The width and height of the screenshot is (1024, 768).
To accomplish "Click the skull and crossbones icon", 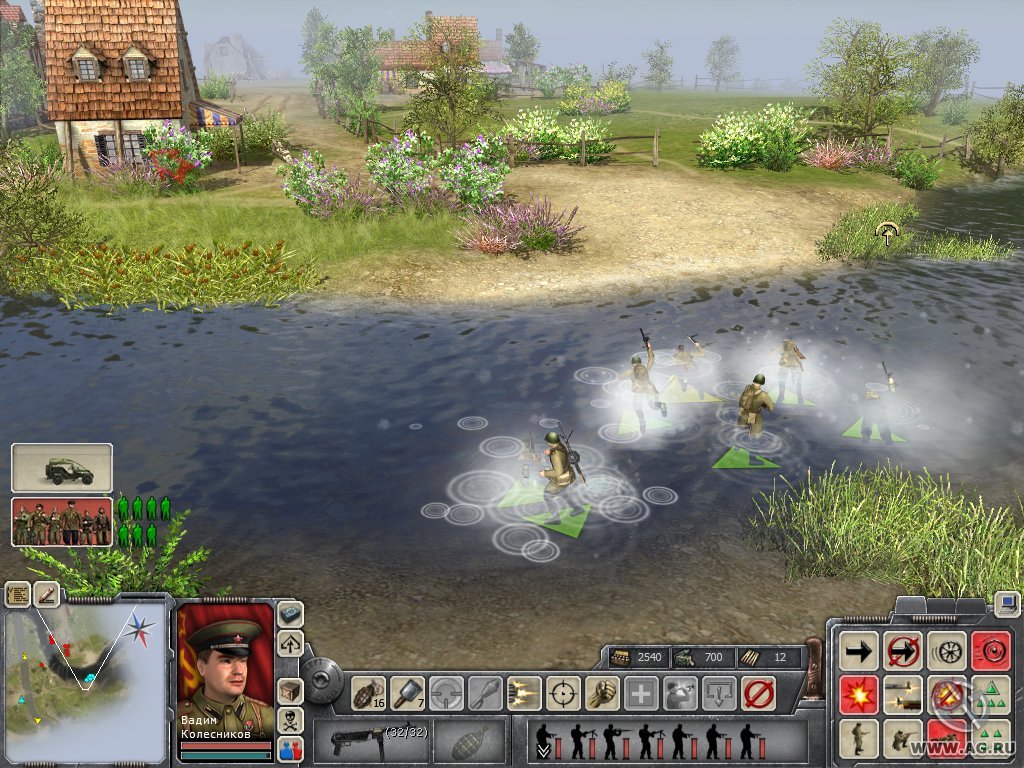I will 290,720.
